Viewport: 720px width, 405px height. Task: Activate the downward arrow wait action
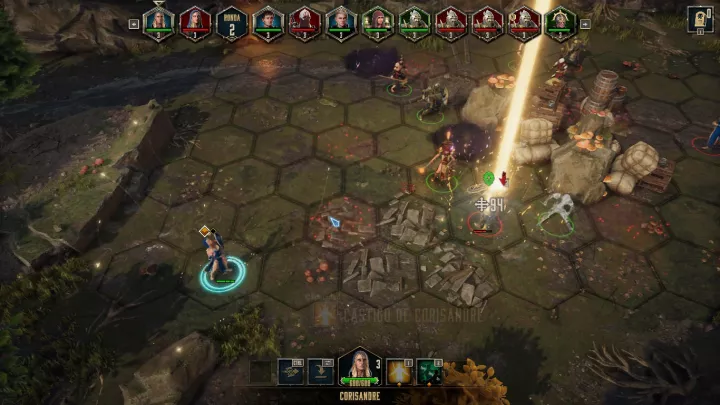(x=321, y=372)
